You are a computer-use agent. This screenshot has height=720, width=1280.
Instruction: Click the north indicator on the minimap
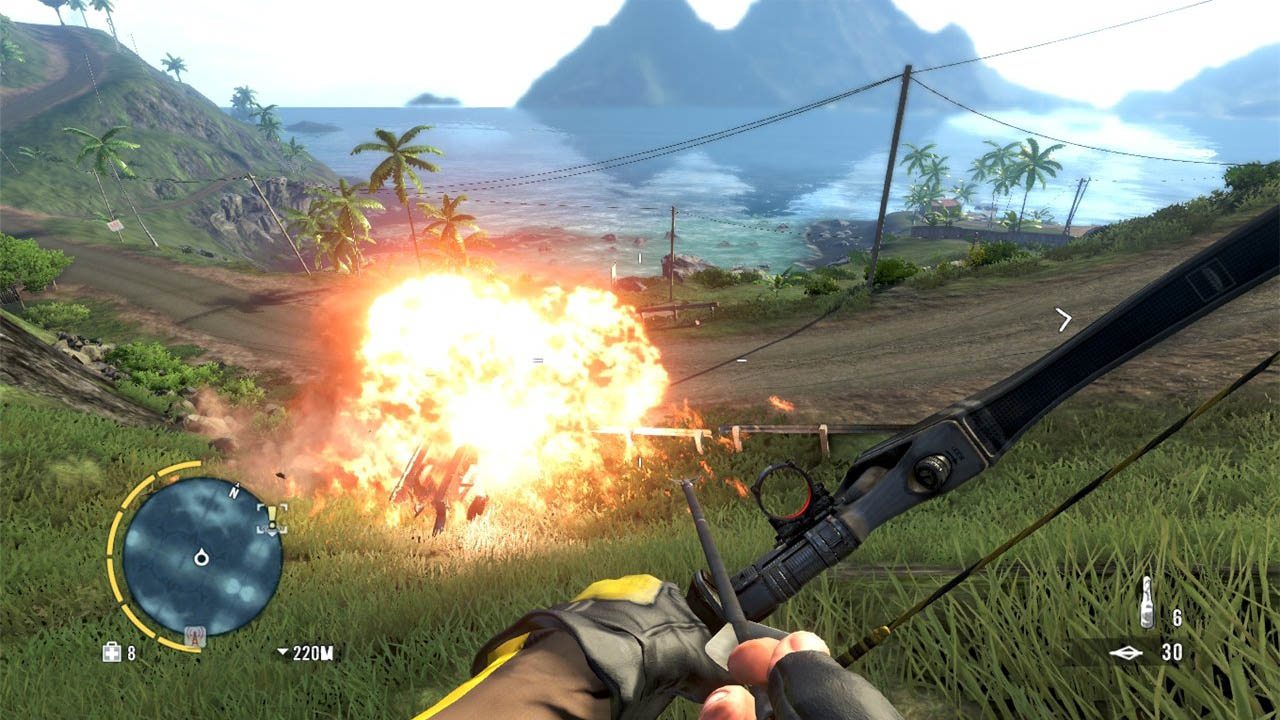pyautogui.click(x=235, y=490)
